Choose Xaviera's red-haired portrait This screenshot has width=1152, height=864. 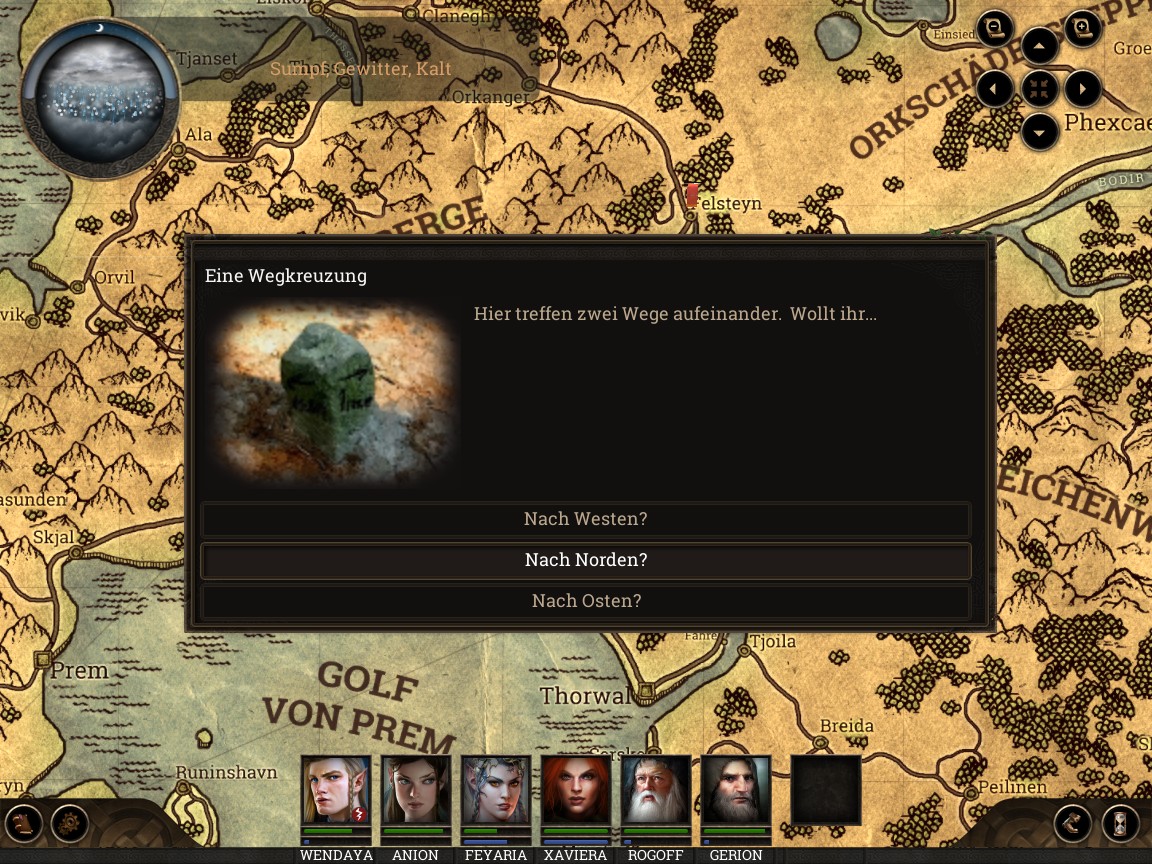pyautogui.click(x=575, y=790)
